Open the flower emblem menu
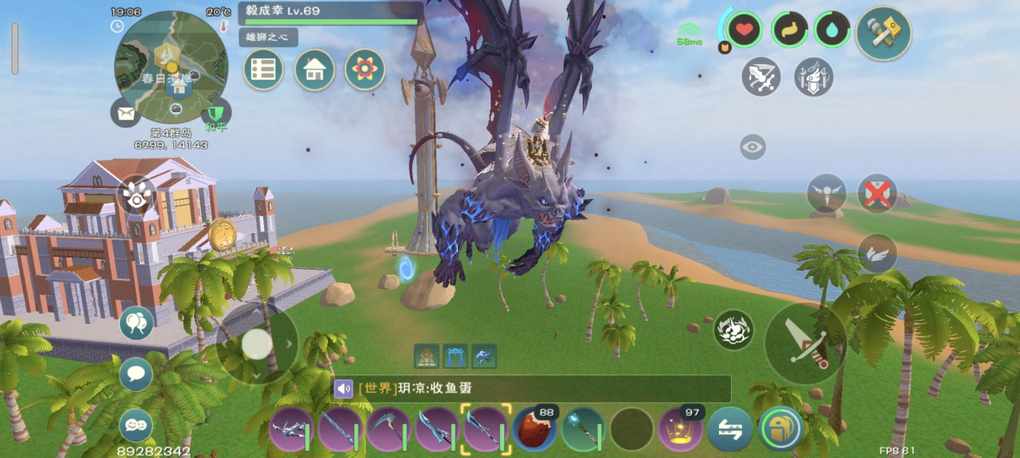 [365, 69]
